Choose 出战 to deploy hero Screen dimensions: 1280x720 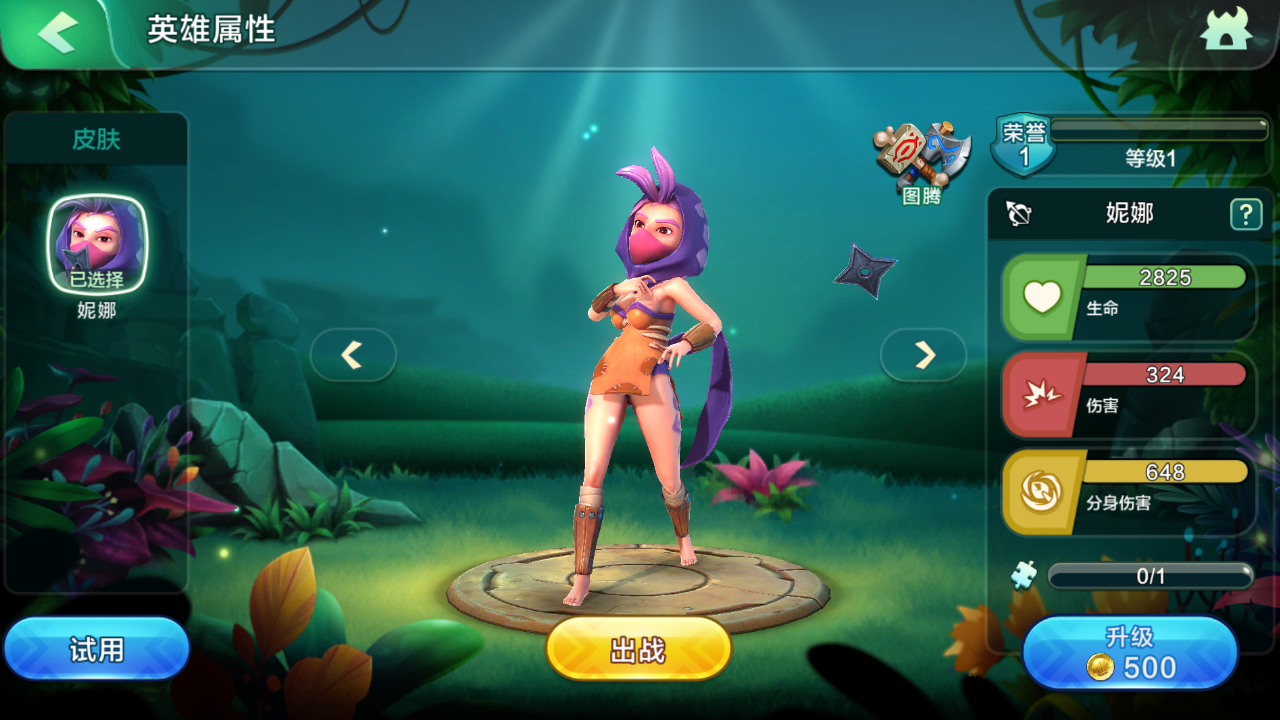point(638,650)
